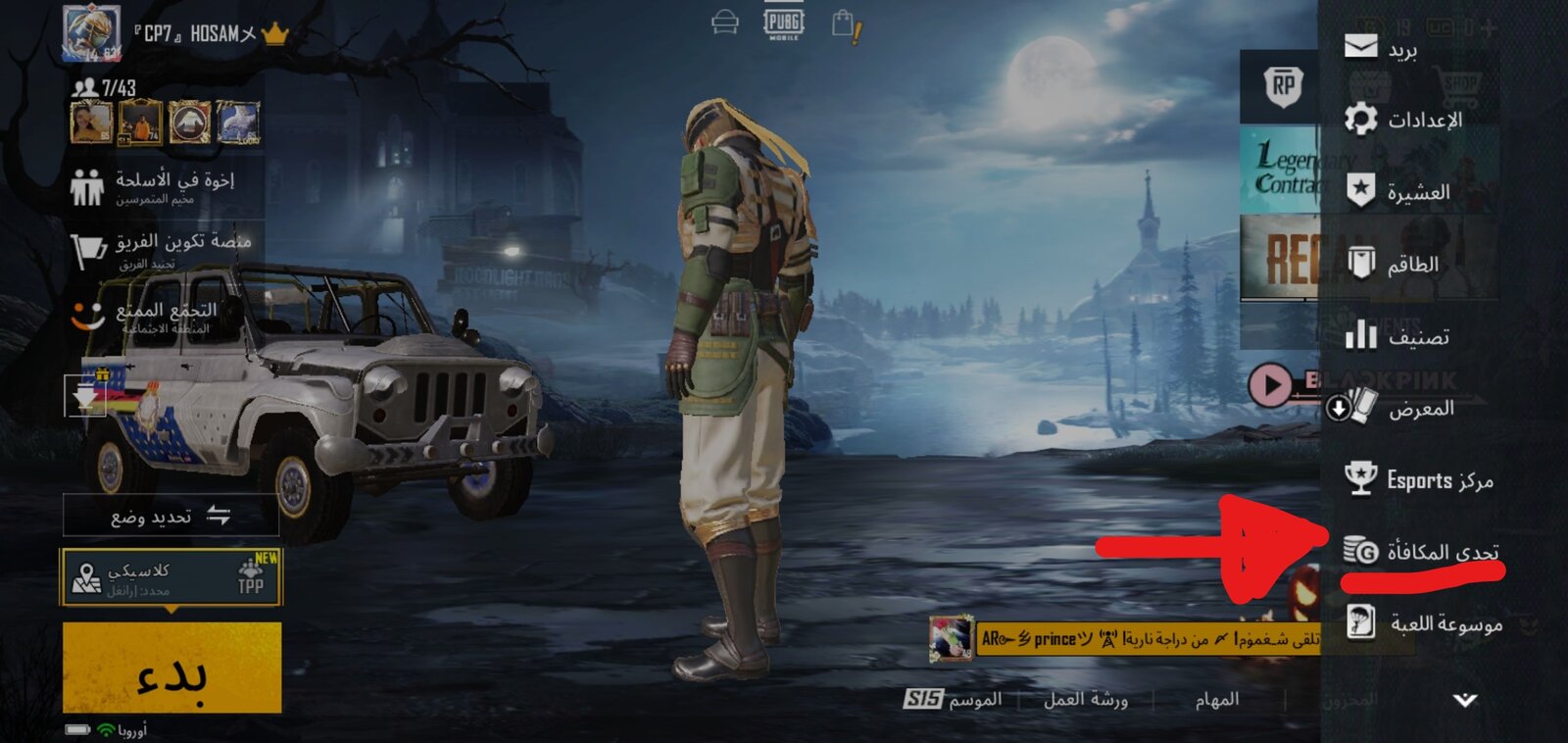Open the RP Royale Pass panel
Screen dimensions: 1568x743
point(1284,86)
